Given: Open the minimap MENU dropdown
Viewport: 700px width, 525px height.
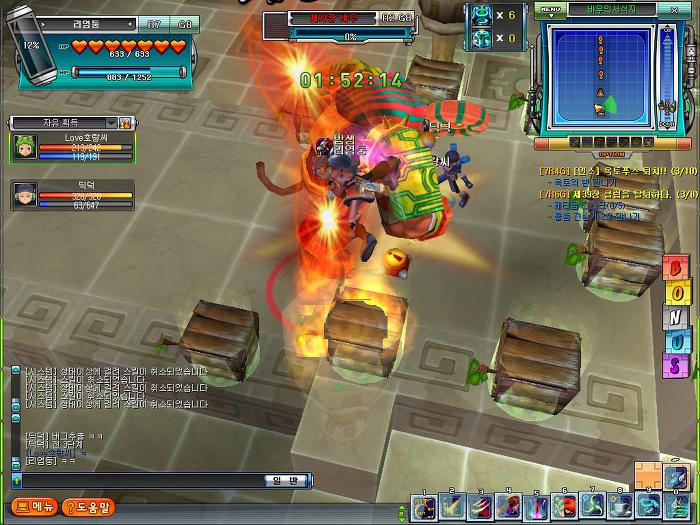Looking at the screenshot, I should (551, 10).
